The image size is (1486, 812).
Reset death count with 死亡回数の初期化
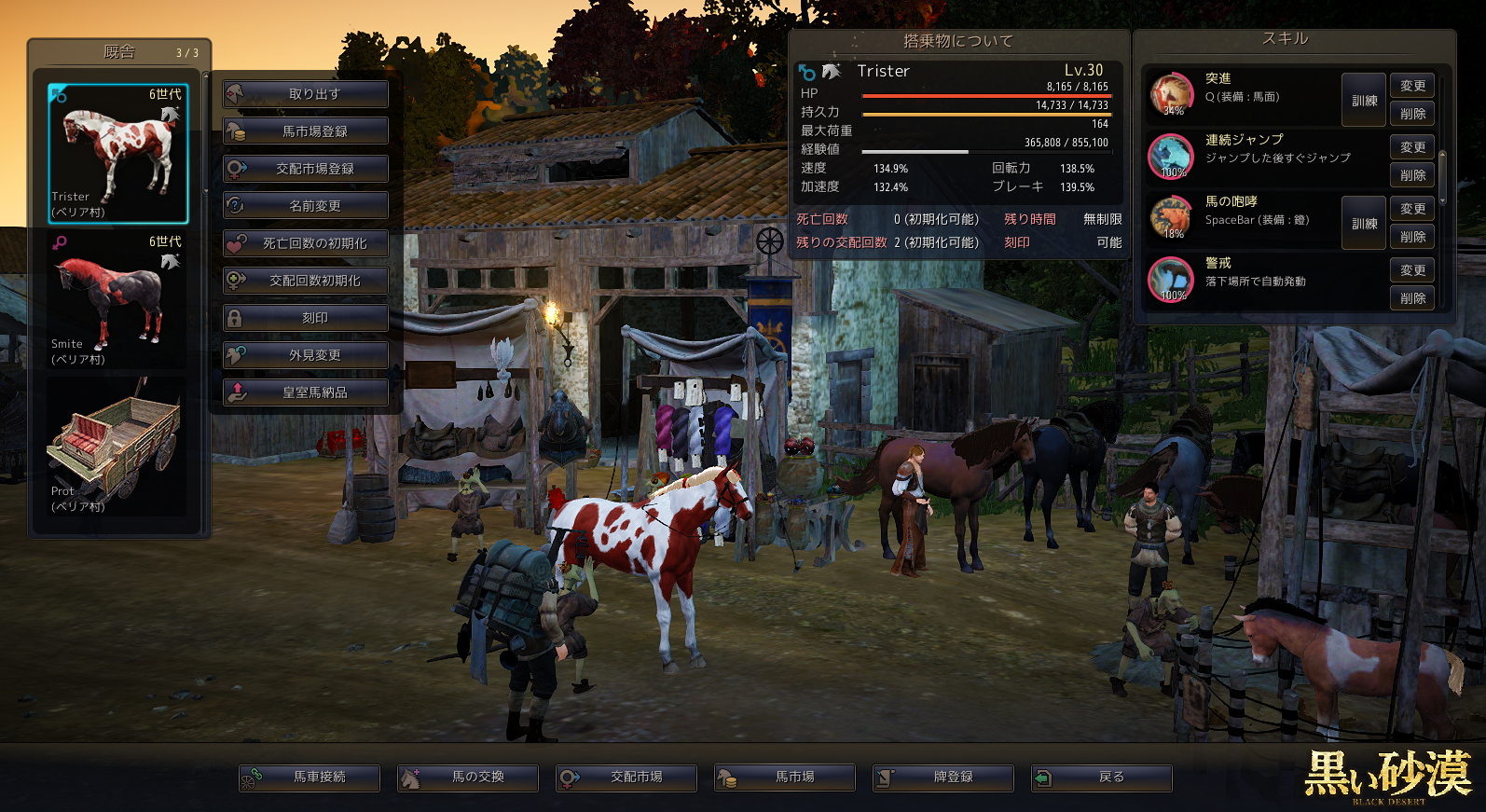[x=306, y=243]
